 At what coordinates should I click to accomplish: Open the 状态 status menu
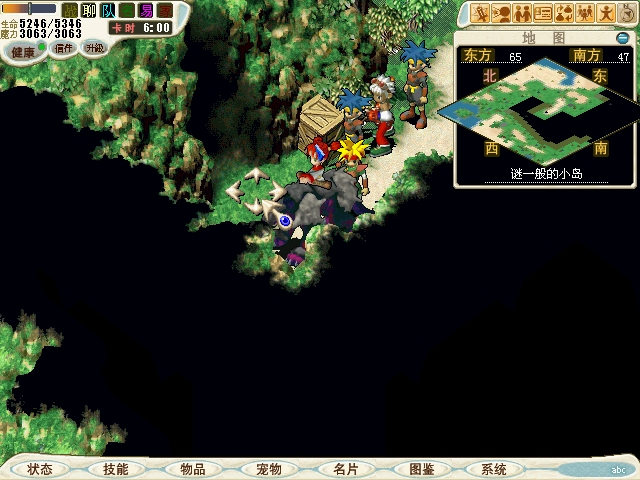40,469
